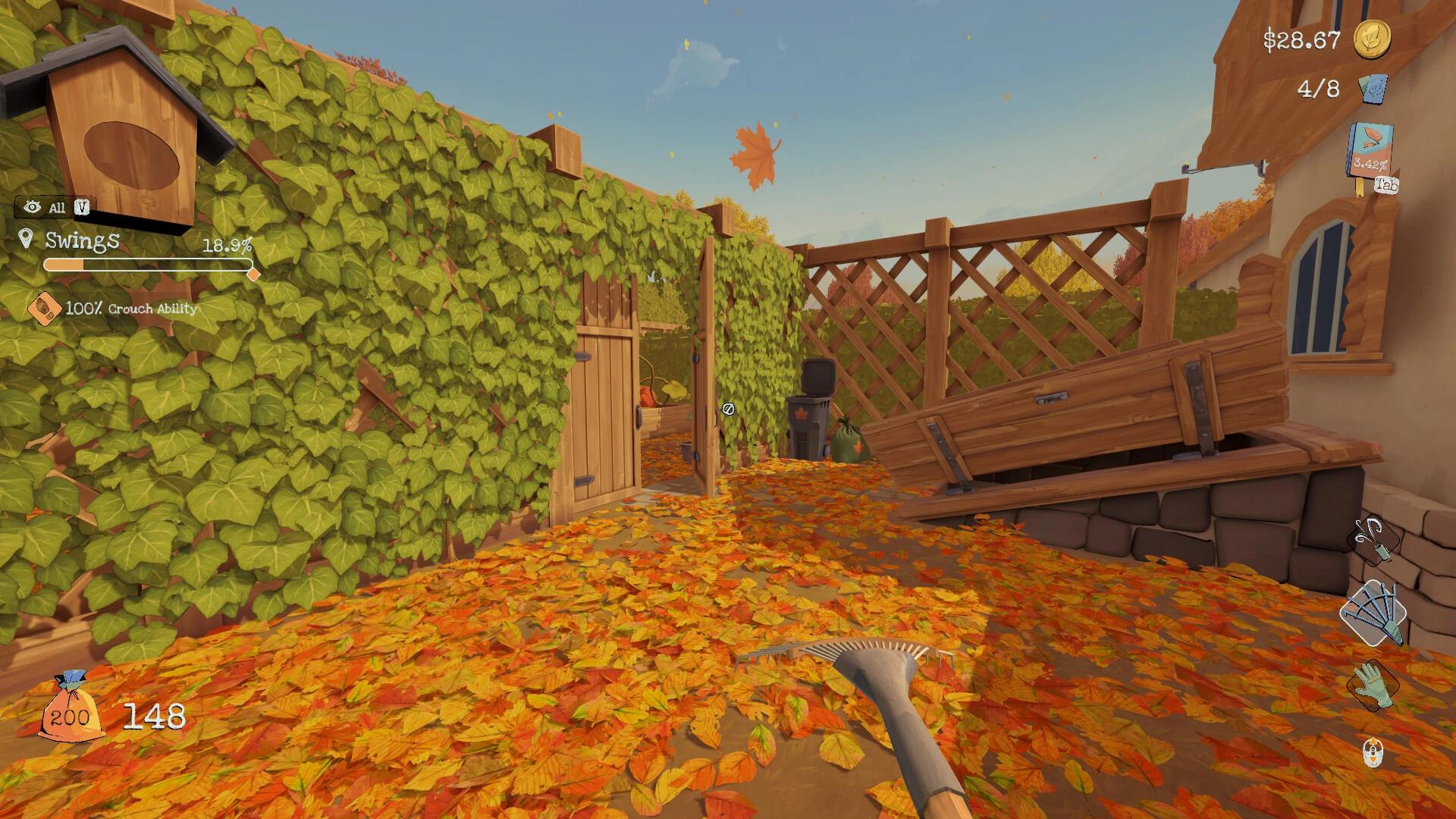Viewport: 1456px width, 819px height.
Task: Select the Swings objective entry
Action: [x=81, y=241]
